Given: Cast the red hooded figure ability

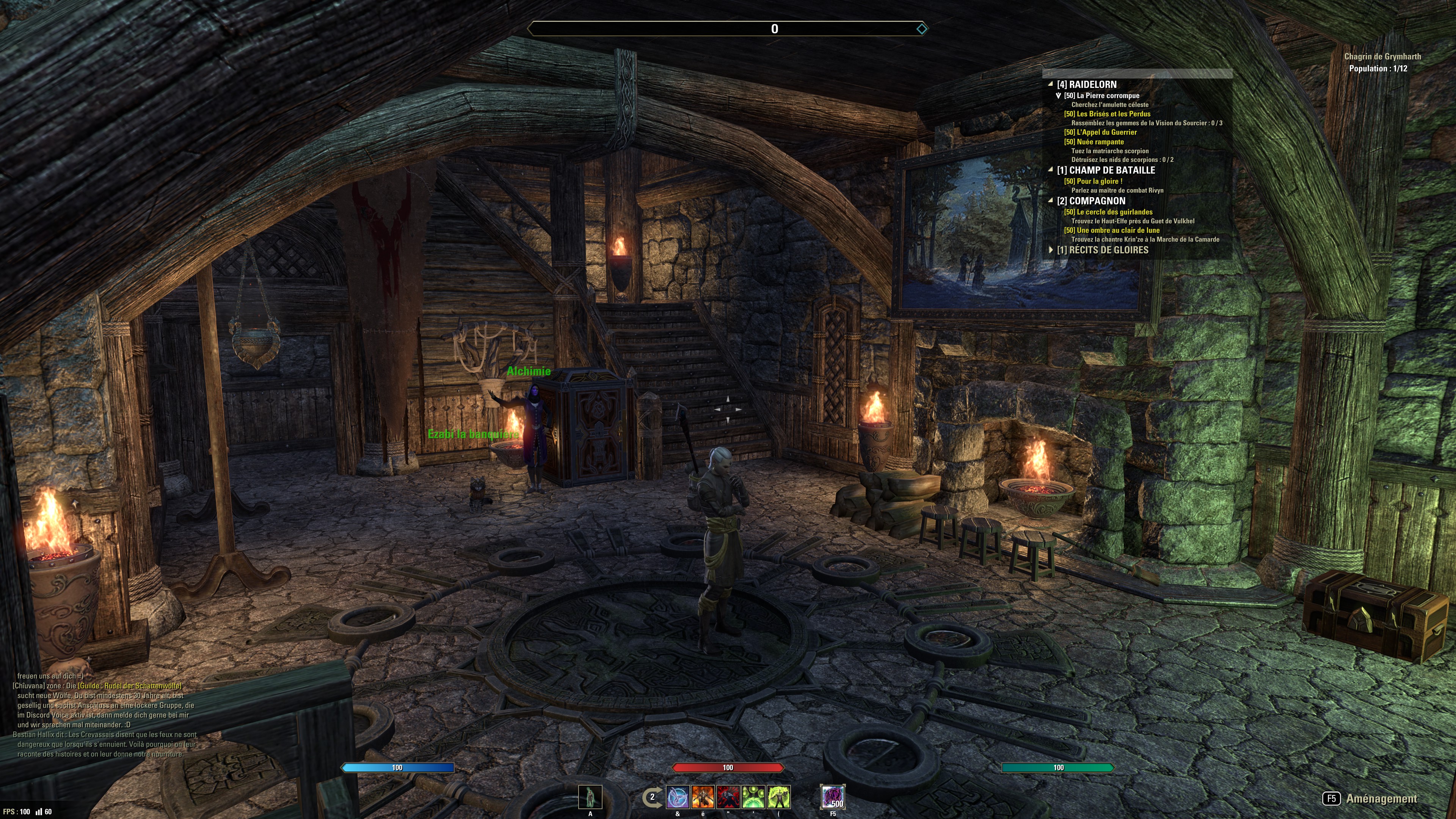Looking at the screenshot, I should [728, 797].
